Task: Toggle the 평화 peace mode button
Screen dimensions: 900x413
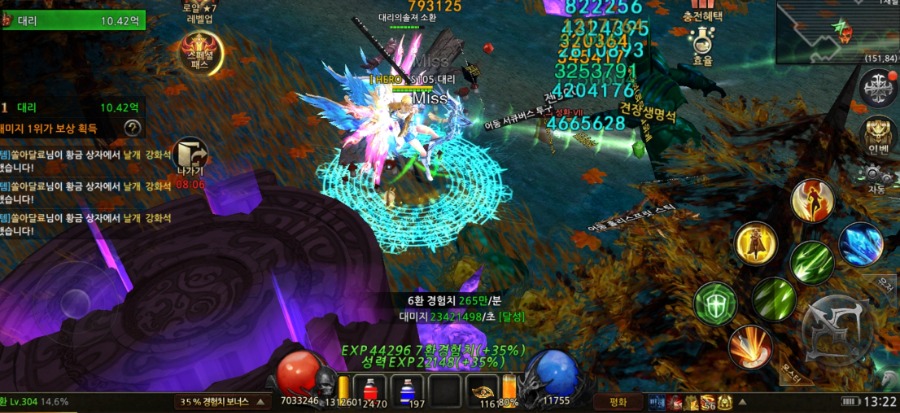Action: click(x=618, y=401)
